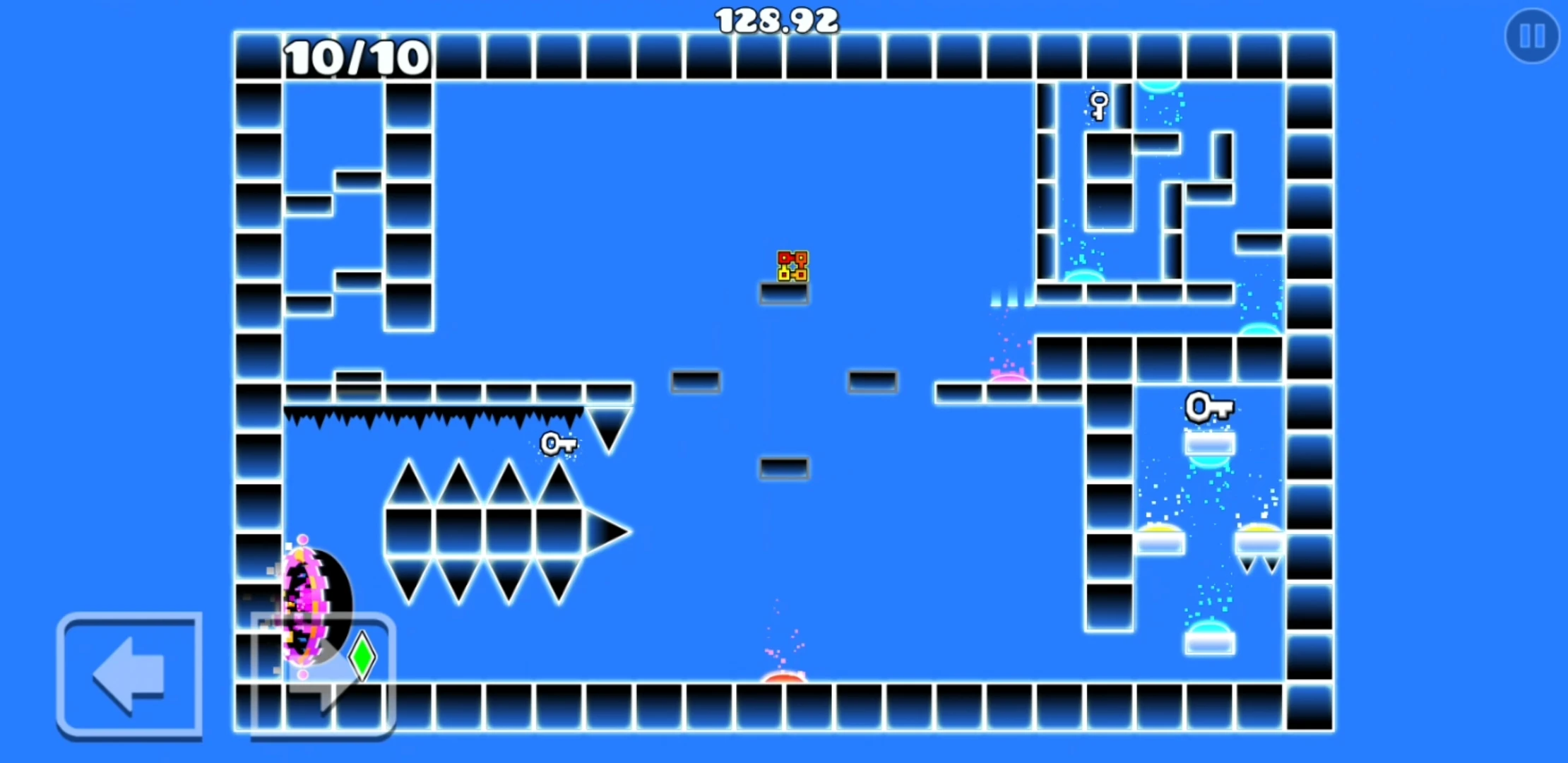The image size is (1568, 763).
Task: Grab the key on the right side wall
Action: pyautogui.click(x=1209, y=407)
